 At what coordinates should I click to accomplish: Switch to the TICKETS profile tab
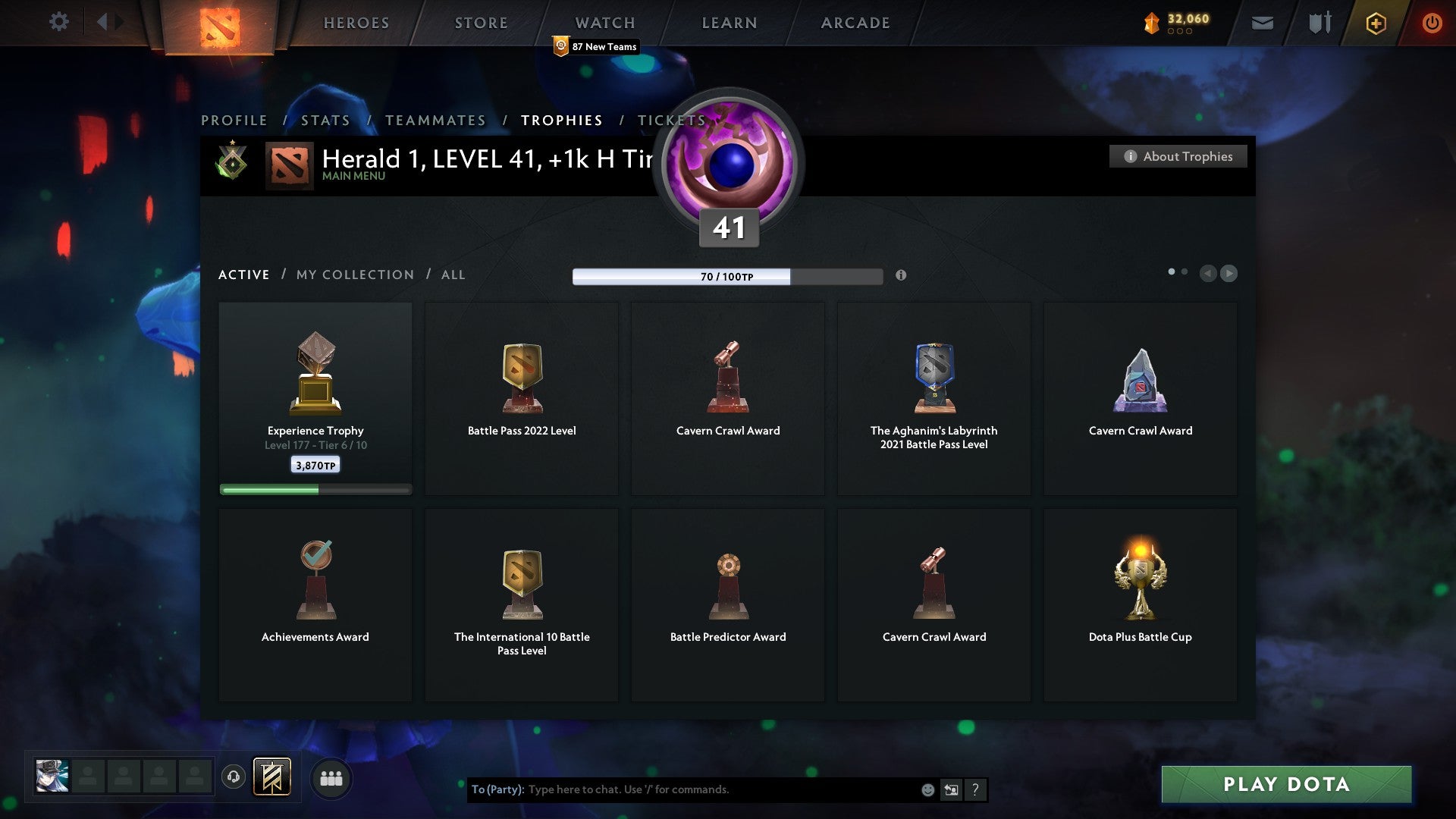coord(672,120)
